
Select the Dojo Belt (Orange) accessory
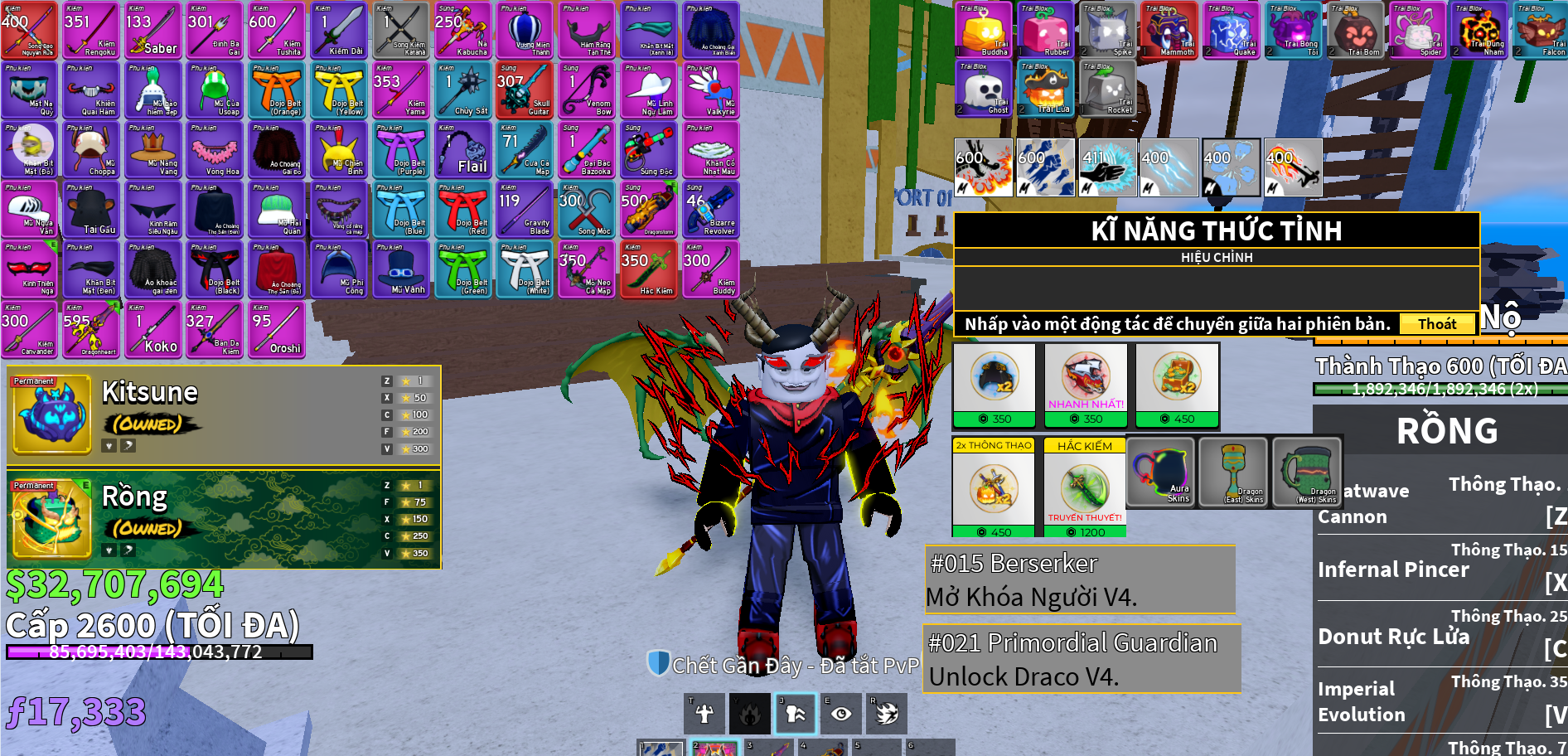click(x=278, y=91)
